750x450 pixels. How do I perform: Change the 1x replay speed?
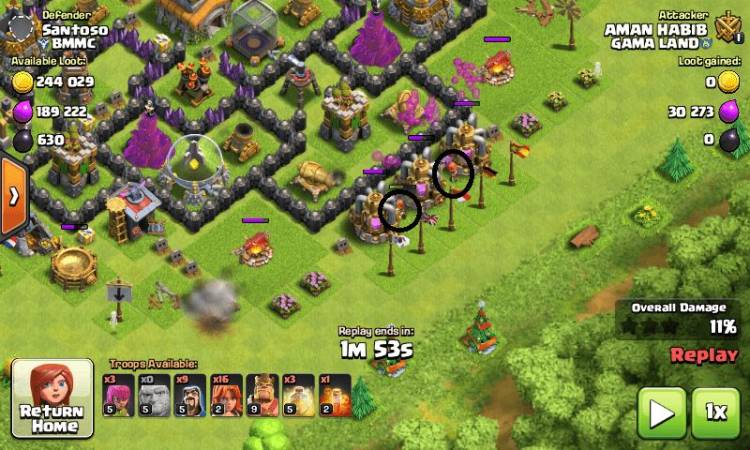(715, 411)
